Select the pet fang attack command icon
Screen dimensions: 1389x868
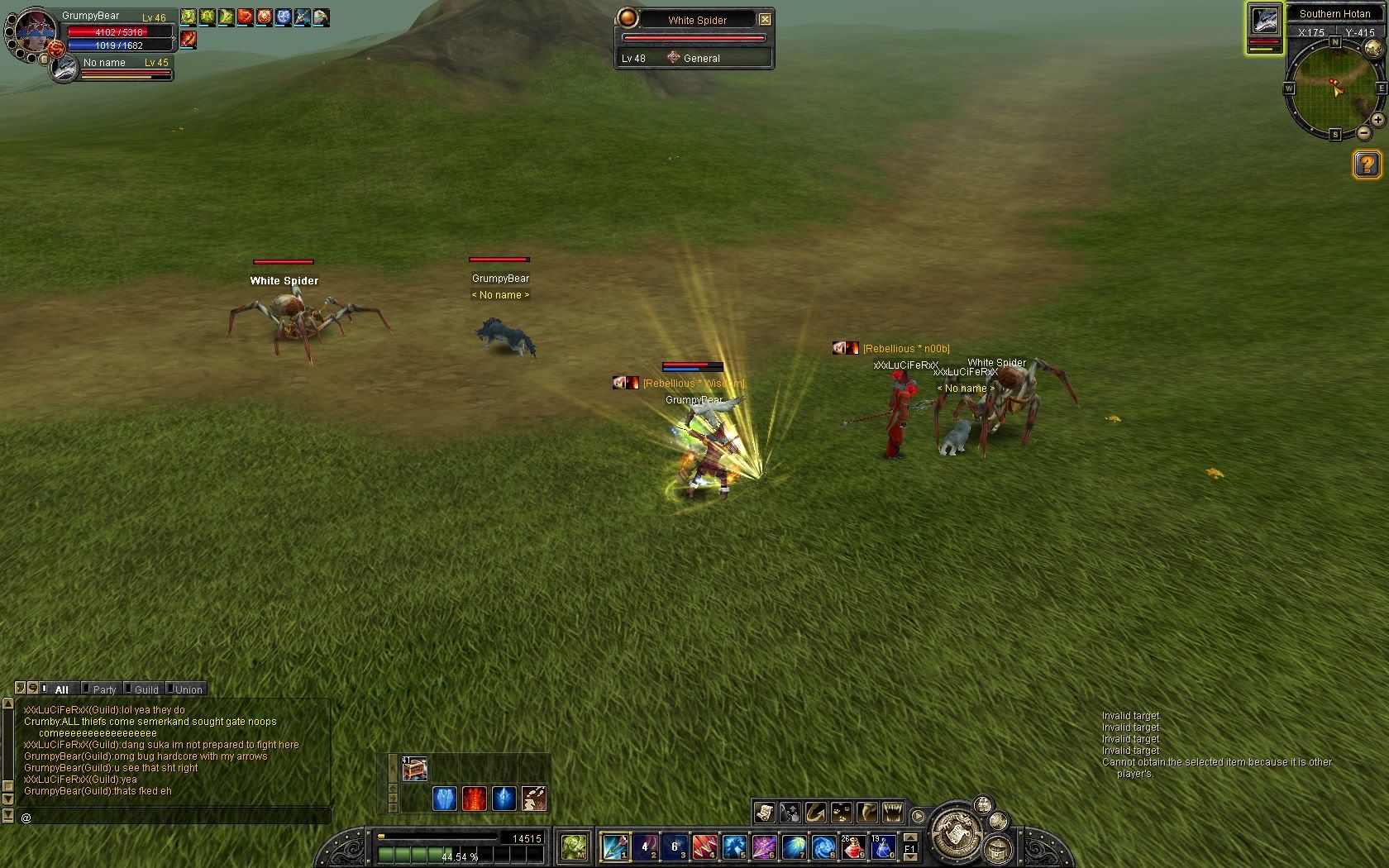point(893,812)
